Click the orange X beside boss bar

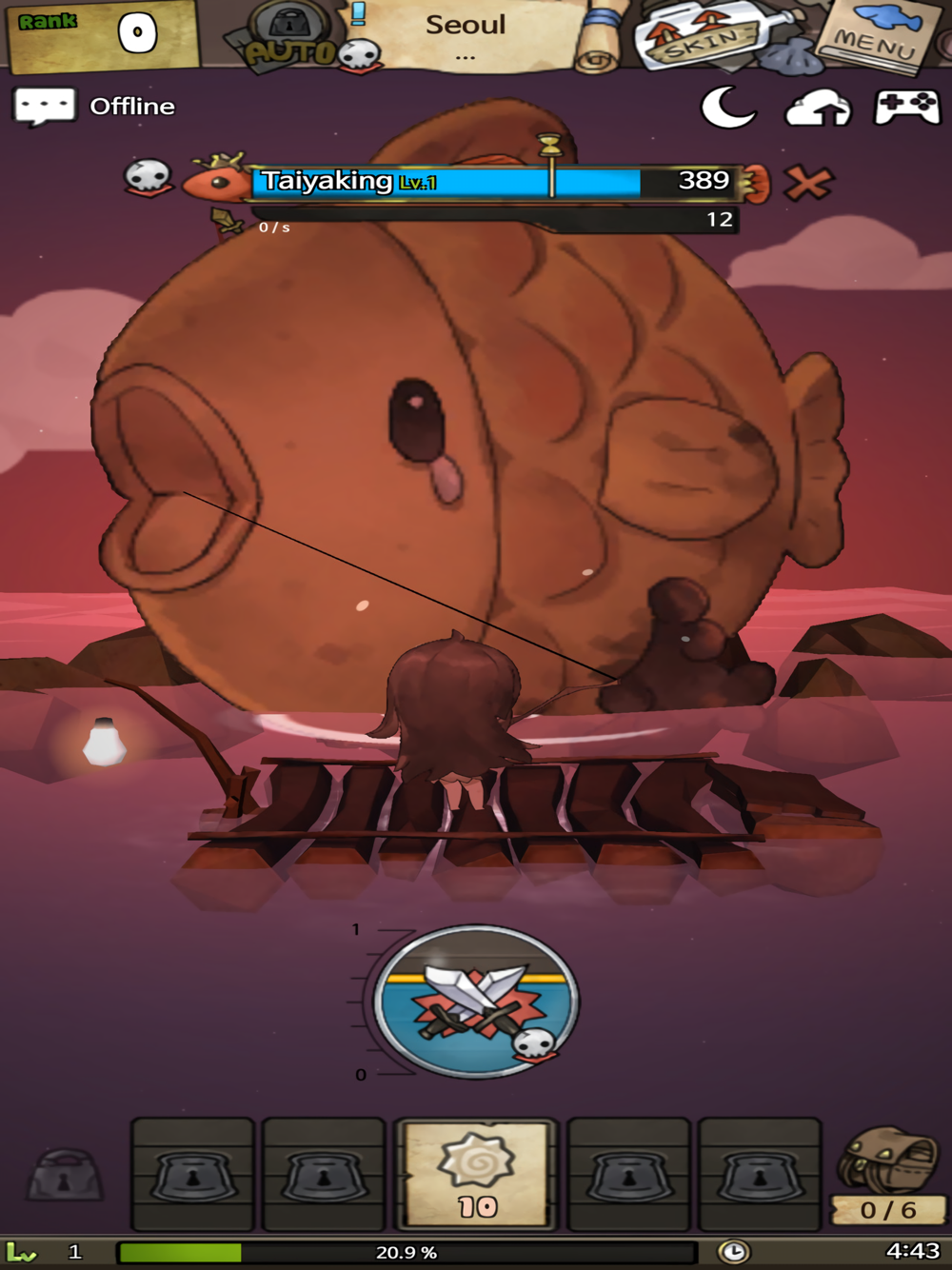(x=808, y=182)
